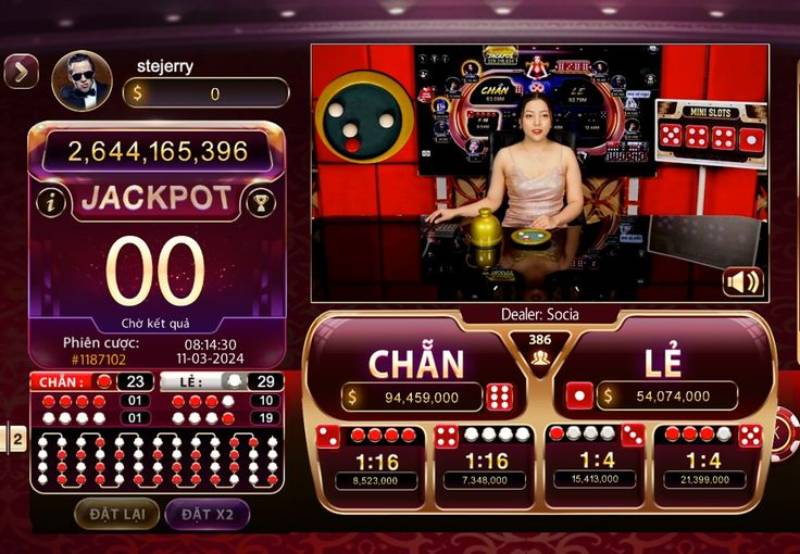The image size is (800, 554).
Task: Open the jackpot info icon
Action: tap(50, 202)
